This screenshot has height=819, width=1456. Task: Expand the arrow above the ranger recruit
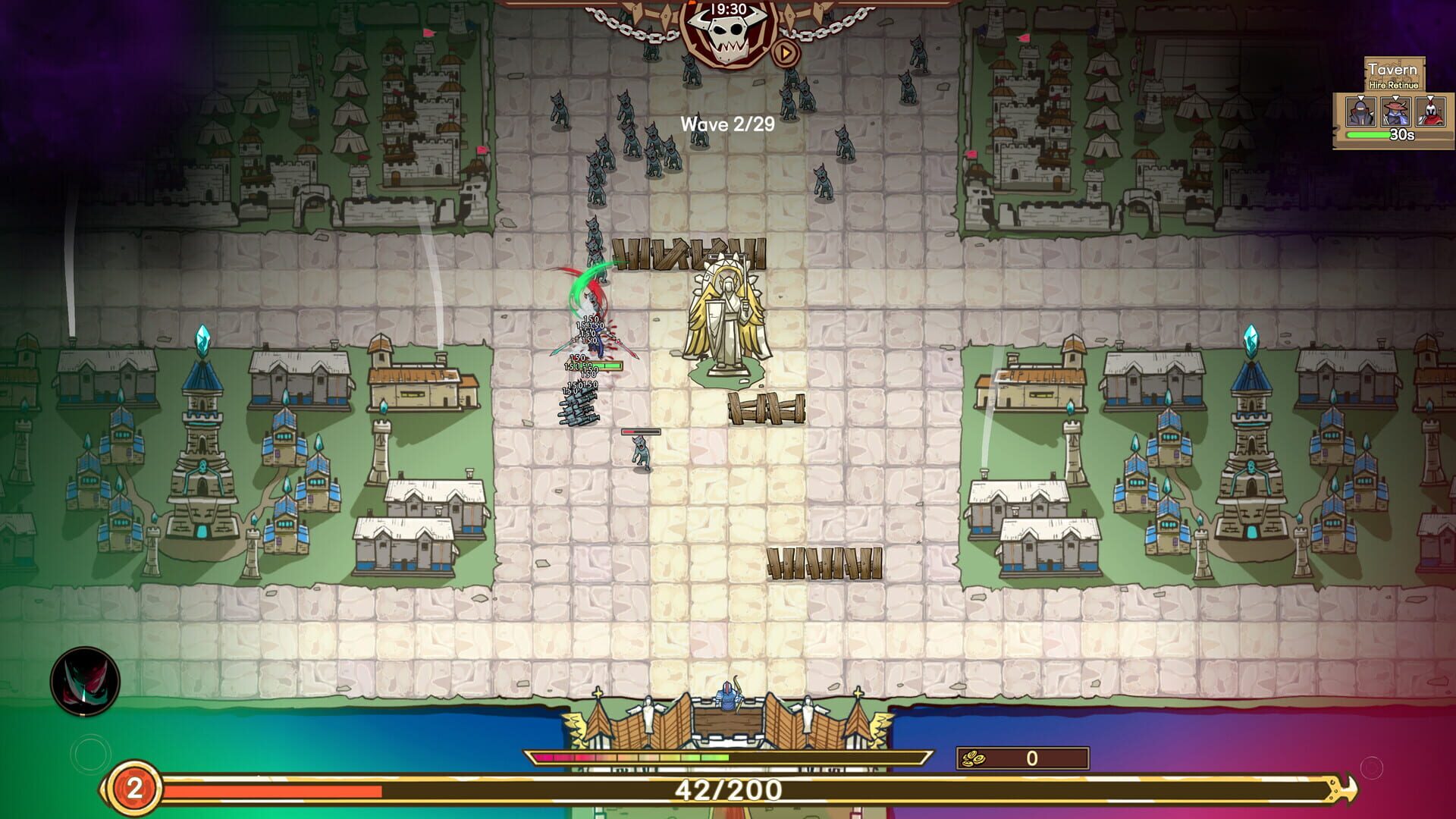(1395, 97)
